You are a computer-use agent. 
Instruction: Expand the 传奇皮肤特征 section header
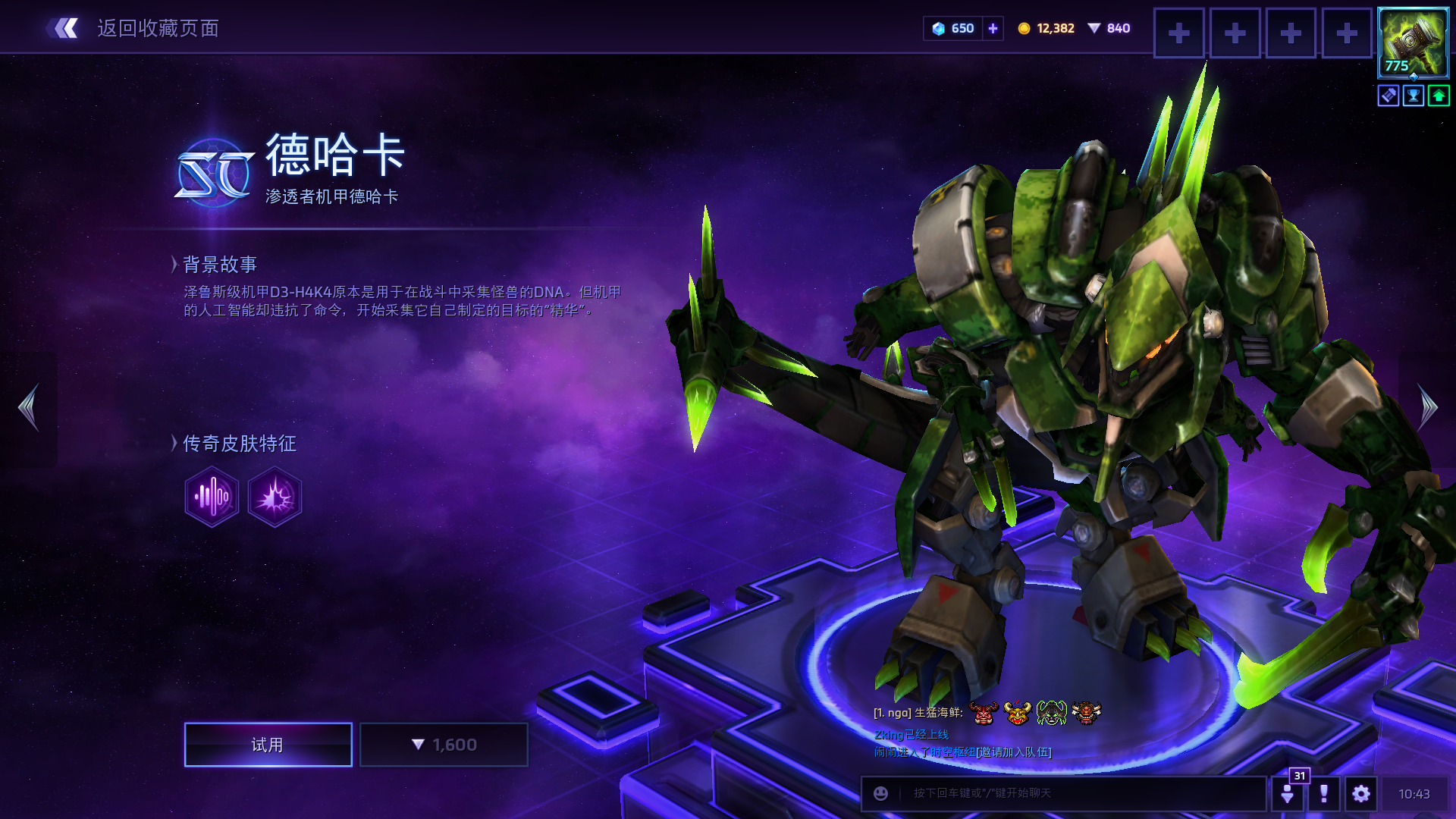click(239, 443)
